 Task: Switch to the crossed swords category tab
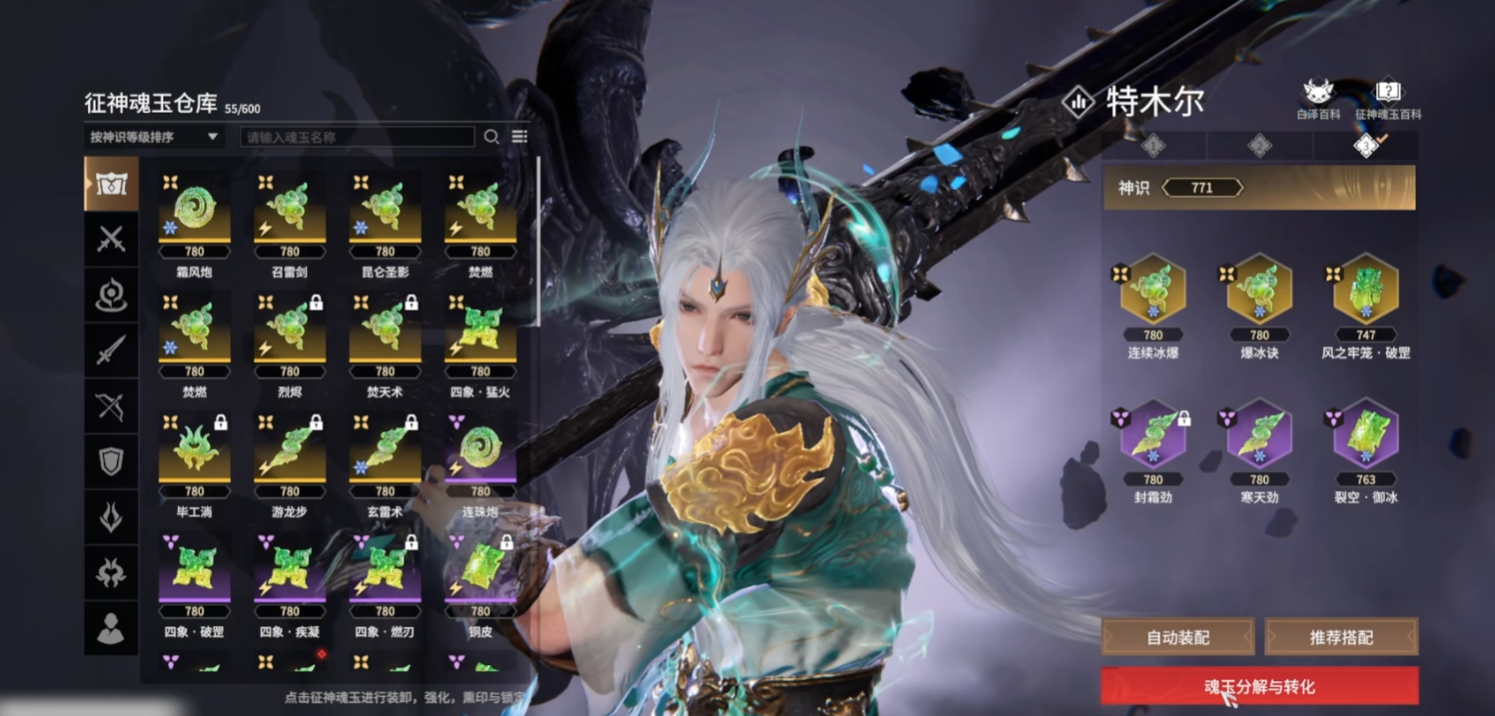tap(111, 239)
